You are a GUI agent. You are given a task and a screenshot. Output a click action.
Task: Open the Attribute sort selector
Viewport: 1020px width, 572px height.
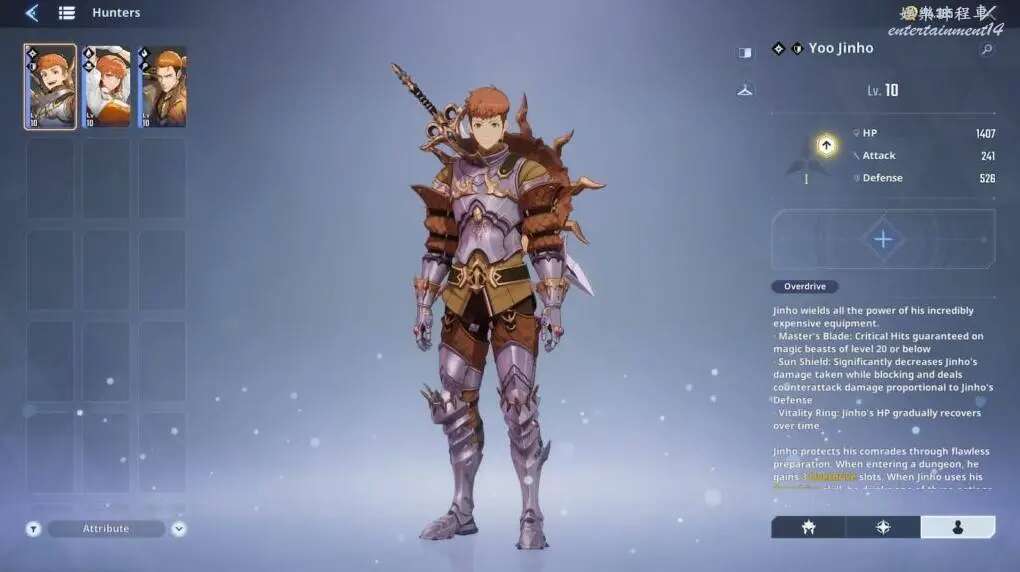pos(106,529)
